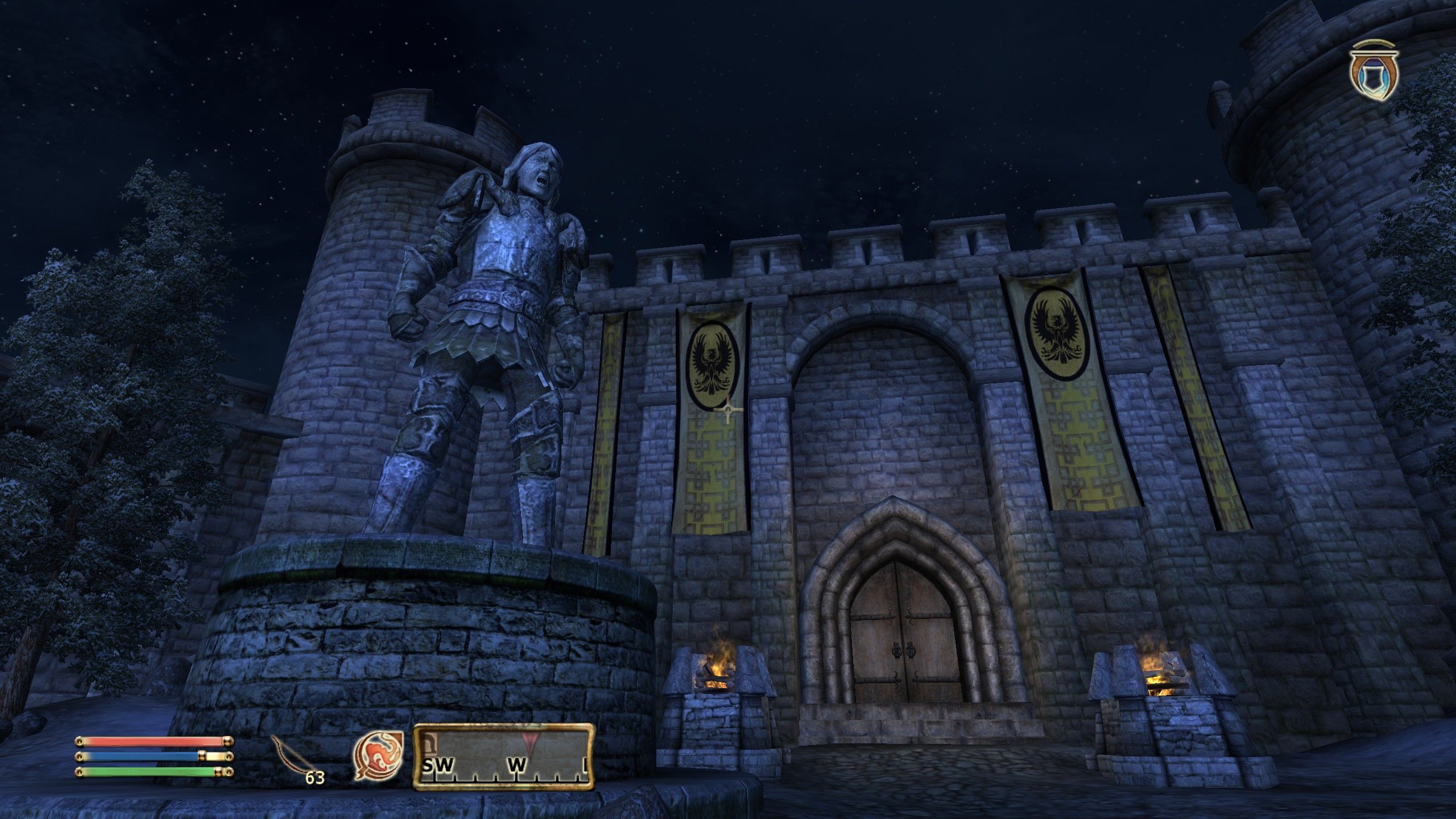Click the green fatigue bar
This screenshot has height=819, width=1456.
[x=142, y=772]
